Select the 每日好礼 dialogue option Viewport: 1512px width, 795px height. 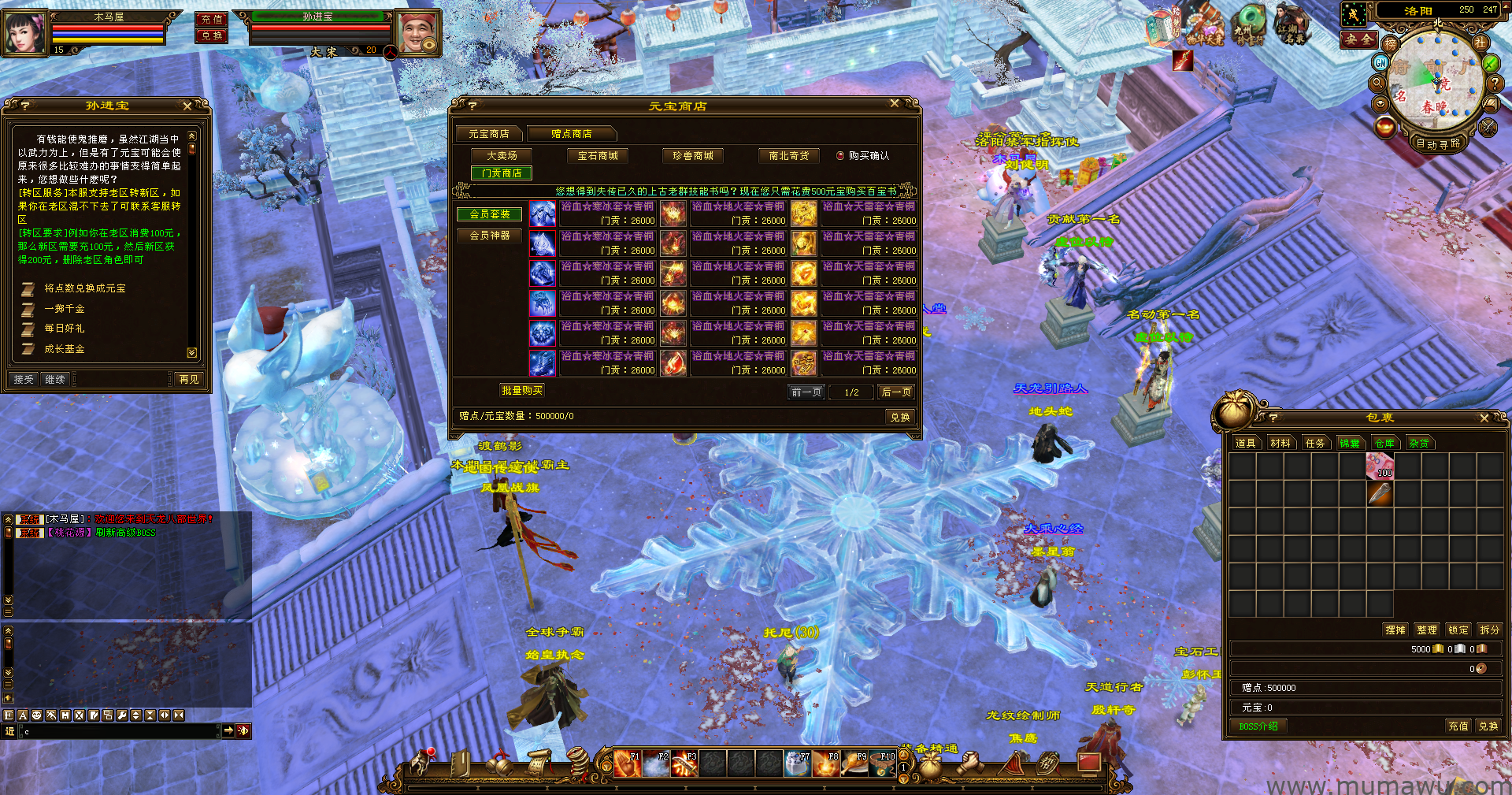65,329
